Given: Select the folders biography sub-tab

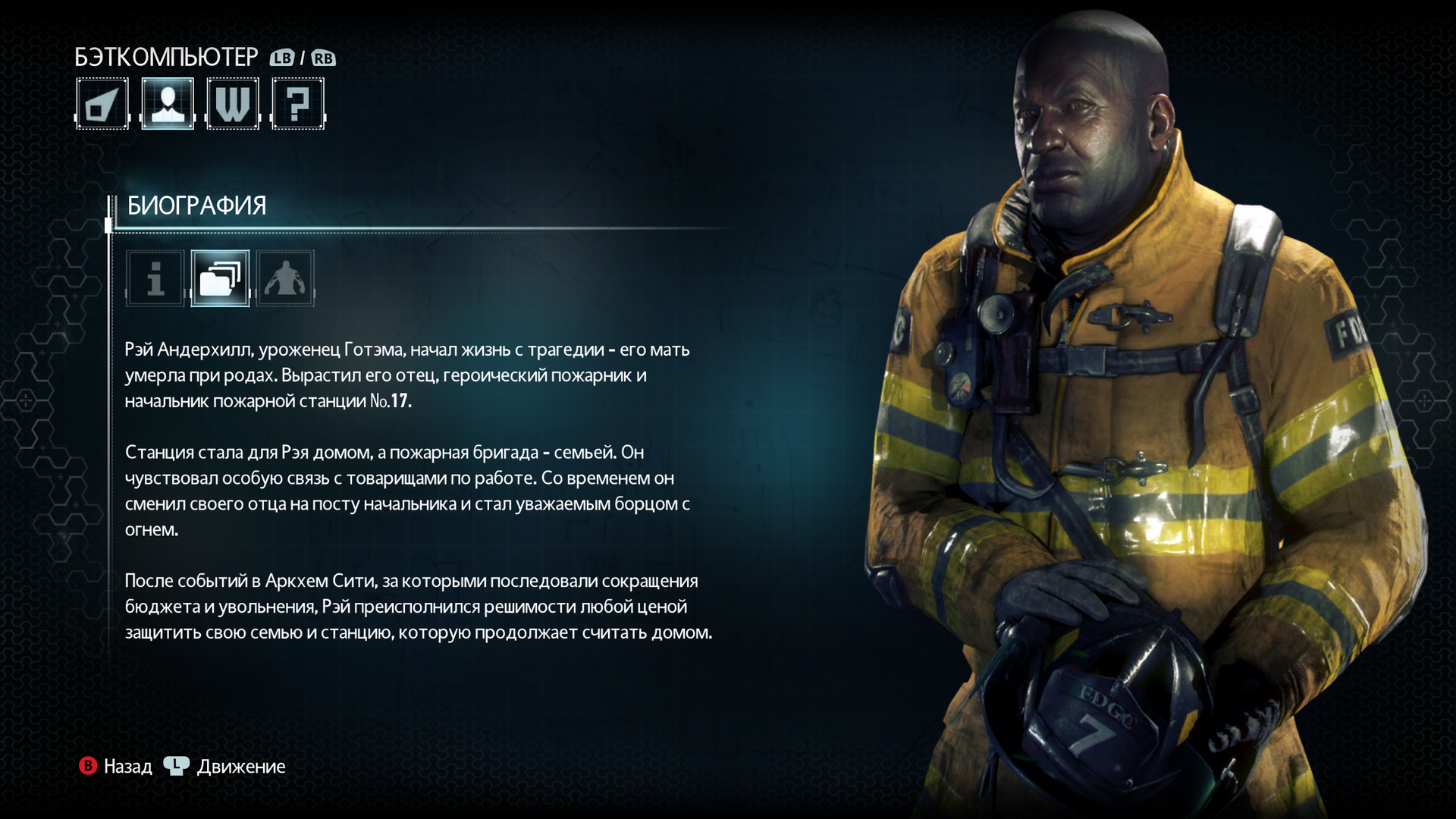Looking at the screenshot, I should (220, 278).
